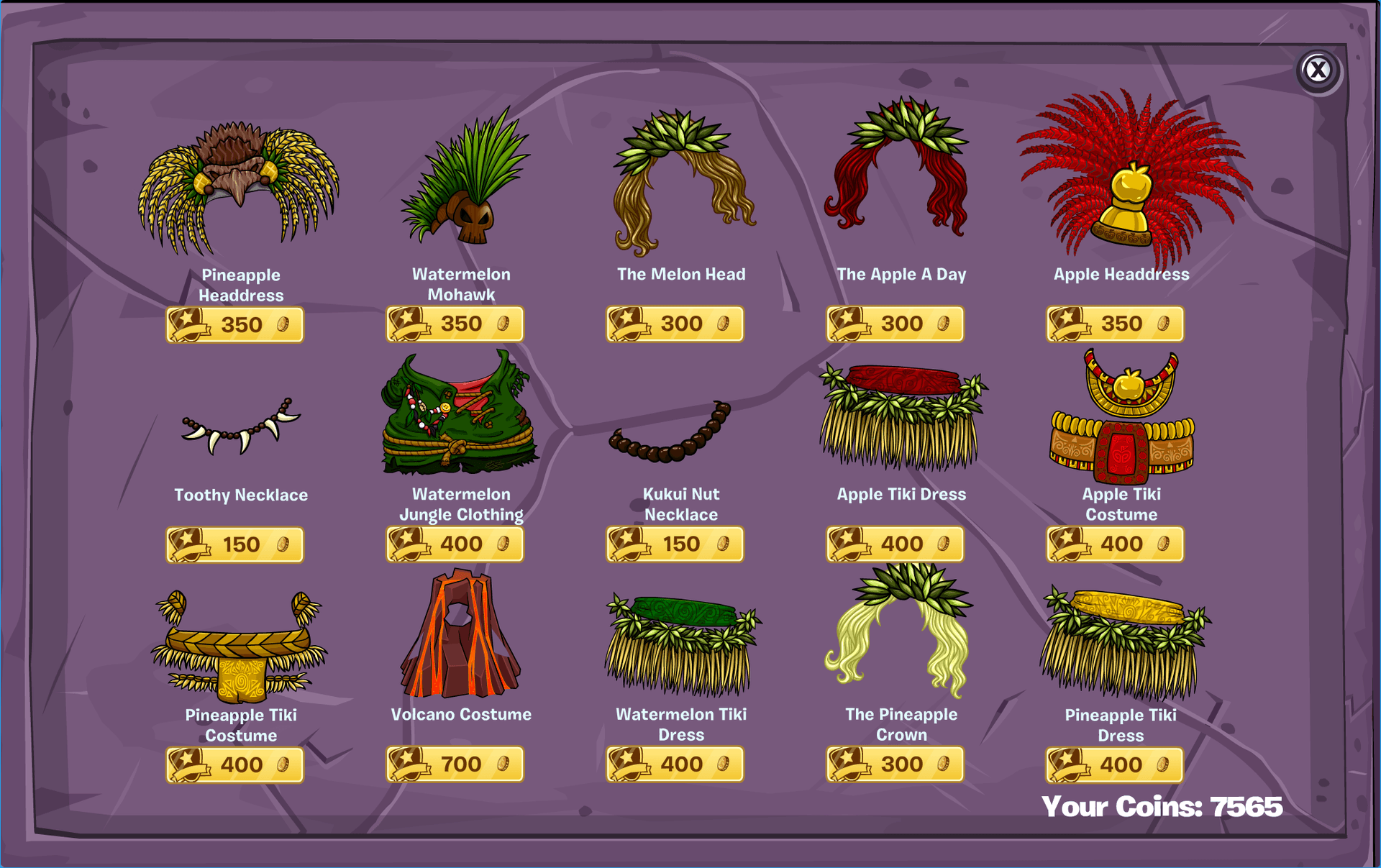Buy the Apple Tiki Dress
The width and height of the screenshot is (1381, 868).
(895, 544)
